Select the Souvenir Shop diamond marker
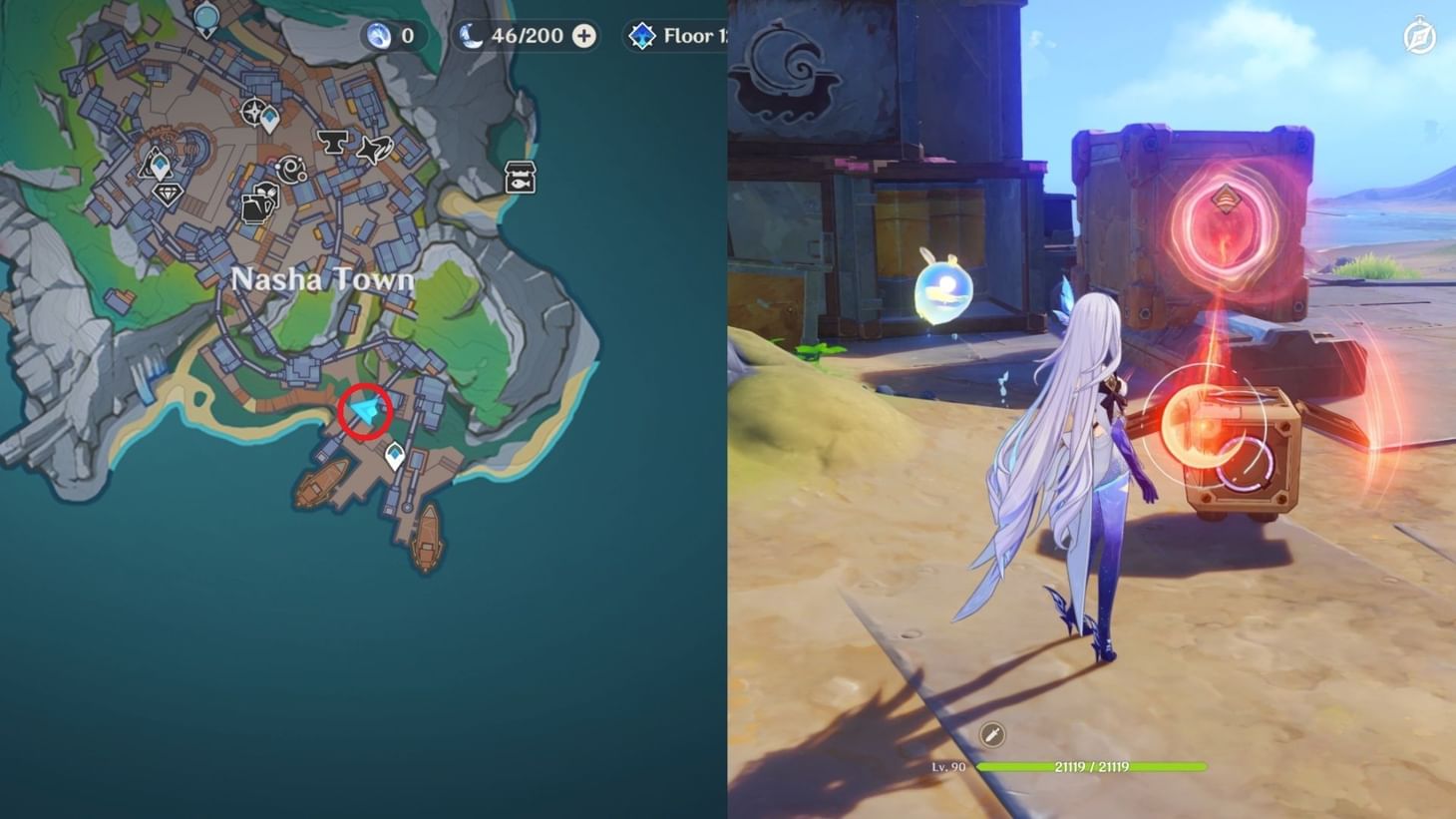Viewport: 1456px width, 819px height. pos(167,195)
